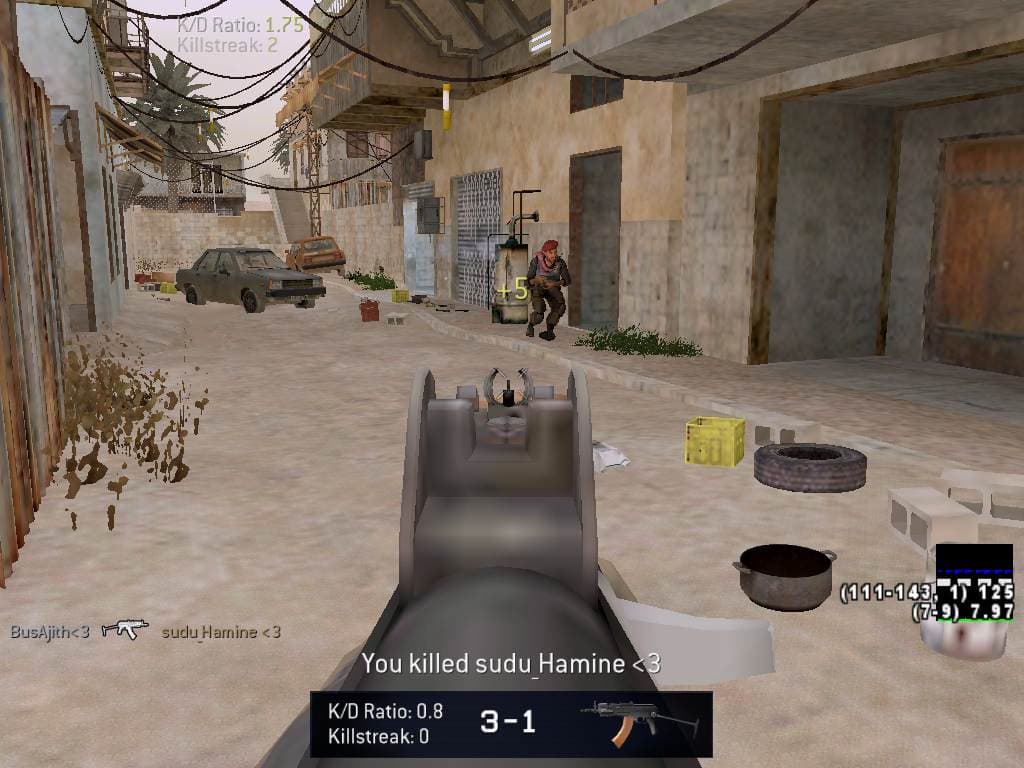Select BusAjith<3 name in the kill feed

50,631
